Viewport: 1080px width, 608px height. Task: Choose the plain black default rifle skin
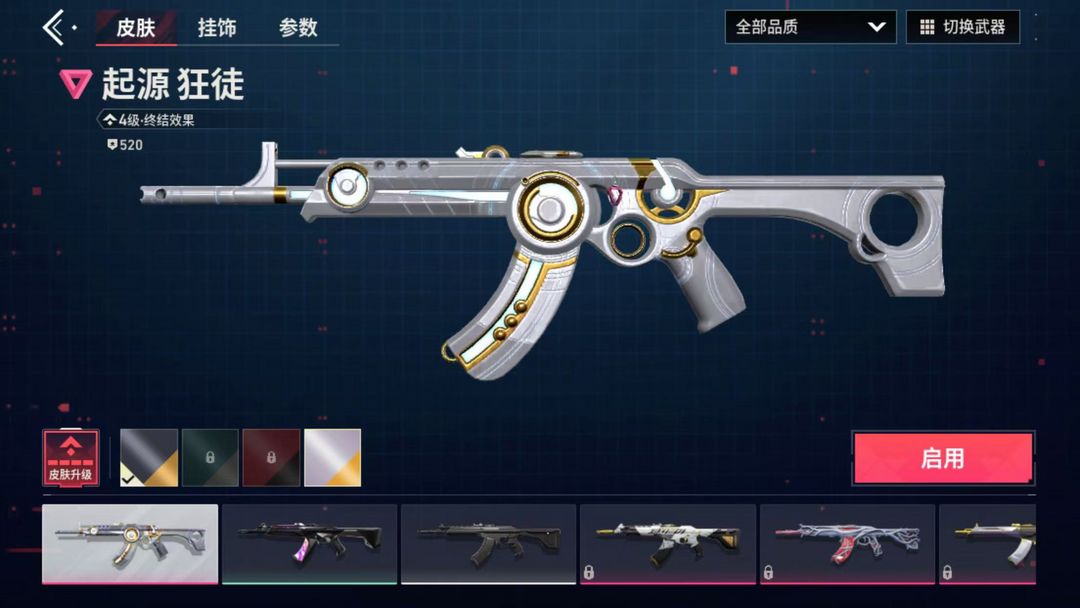pos(488,543)
